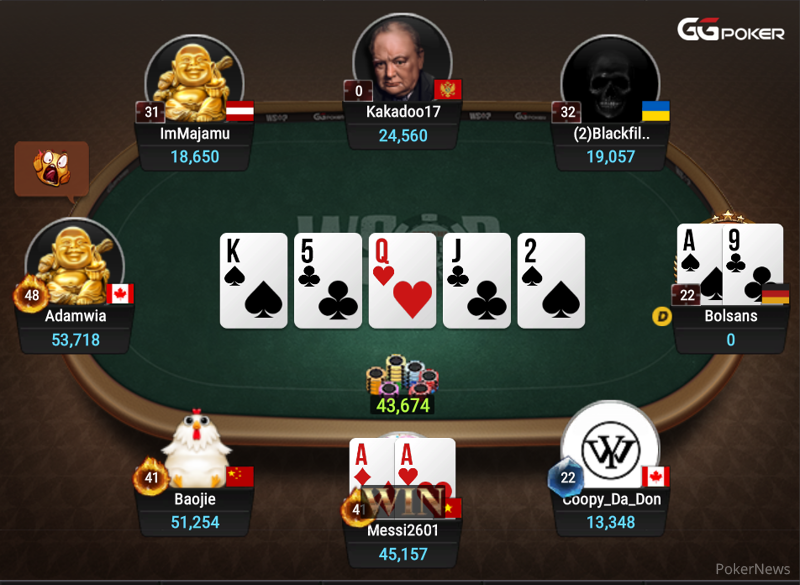Image resolution: width=800 pixels, height=585 pixels.
Task: Click the Queen of hearts board card
Action: [402, 281]
